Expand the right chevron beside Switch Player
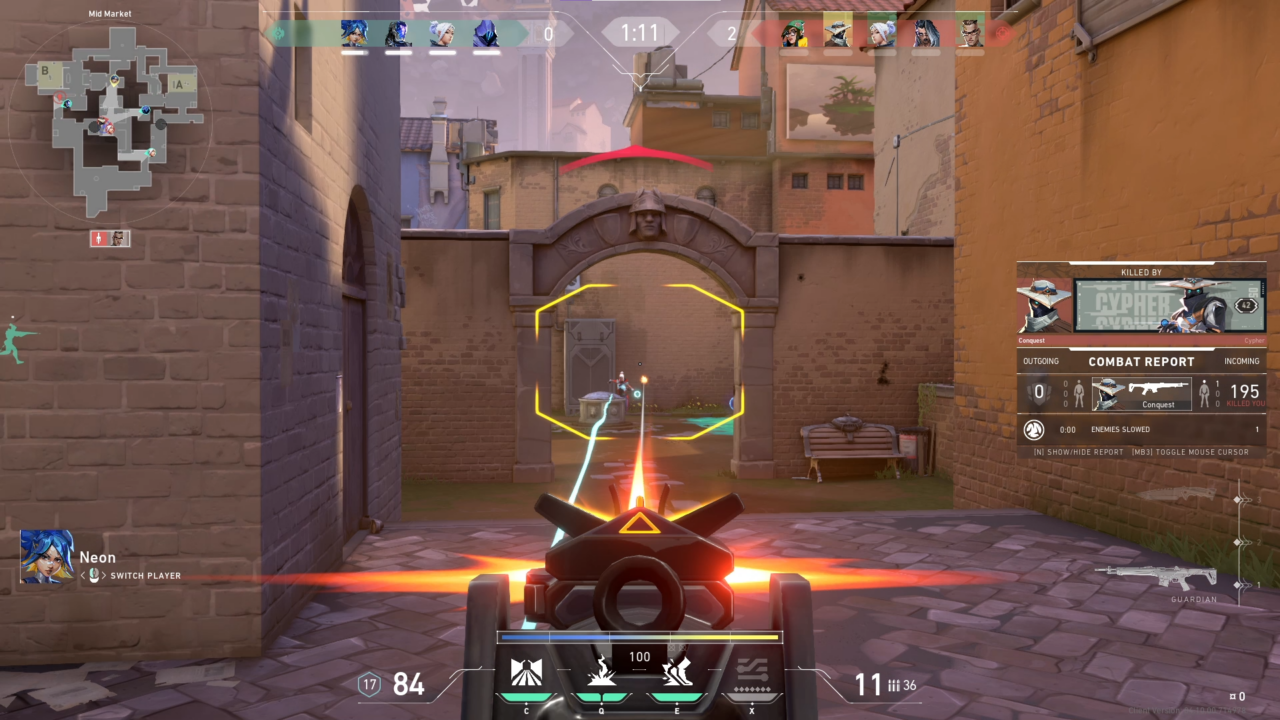Viewport: 1280px width, 720px height. pos(105,576)
